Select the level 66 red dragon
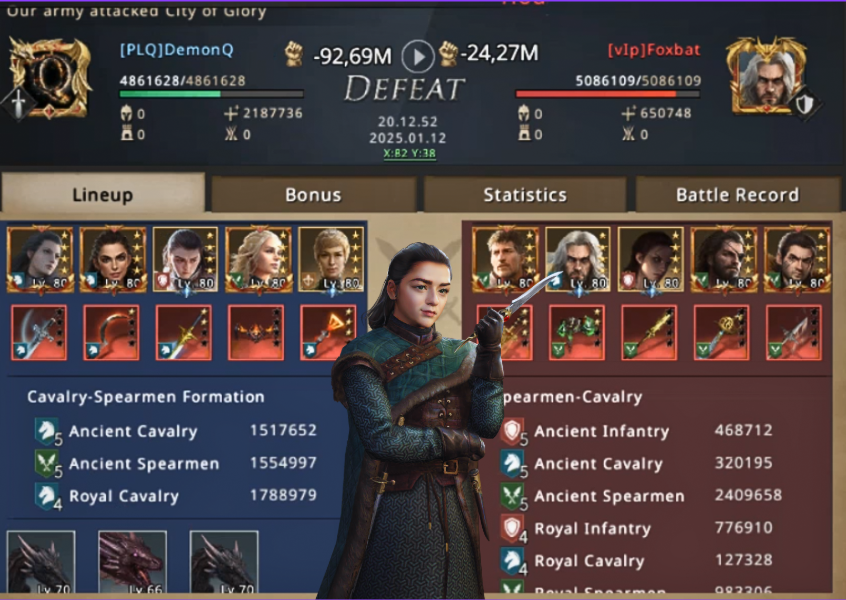 point(131,564)
